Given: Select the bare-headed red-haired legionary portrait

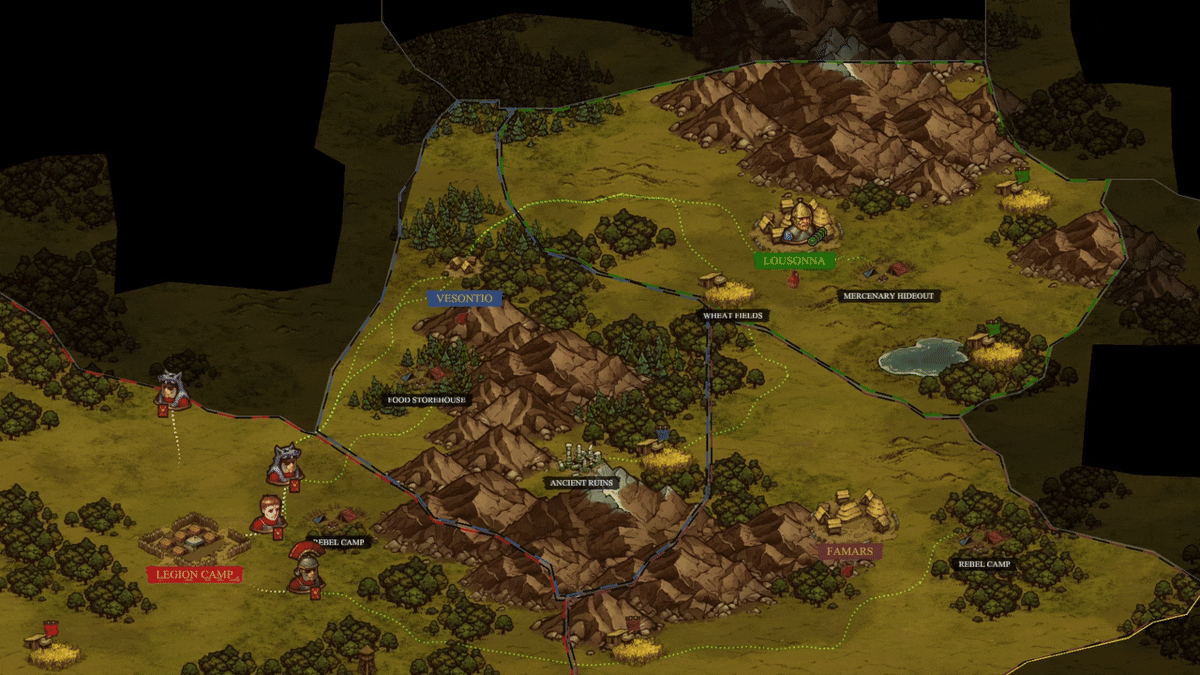Looking at the screenshot, I should click(267, 513).
